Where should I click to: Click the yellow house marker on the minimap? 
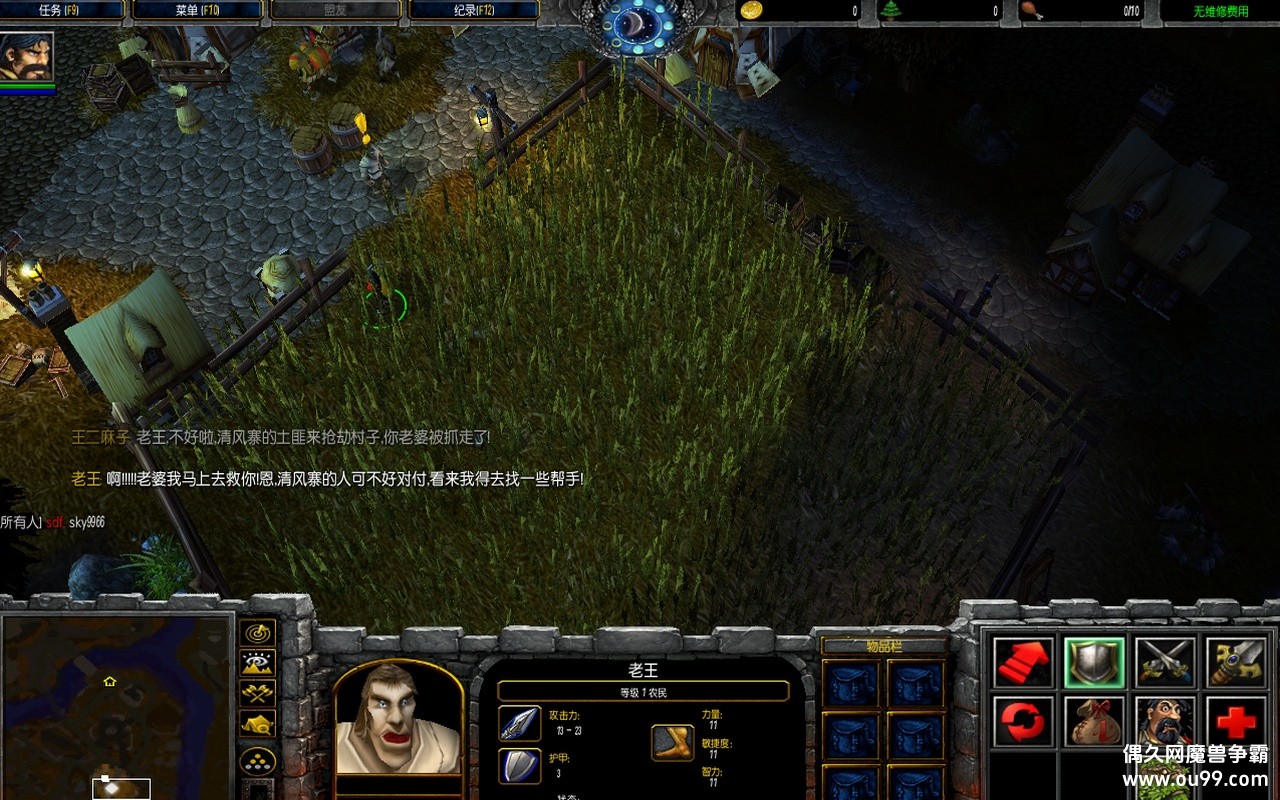click(110, 681)
